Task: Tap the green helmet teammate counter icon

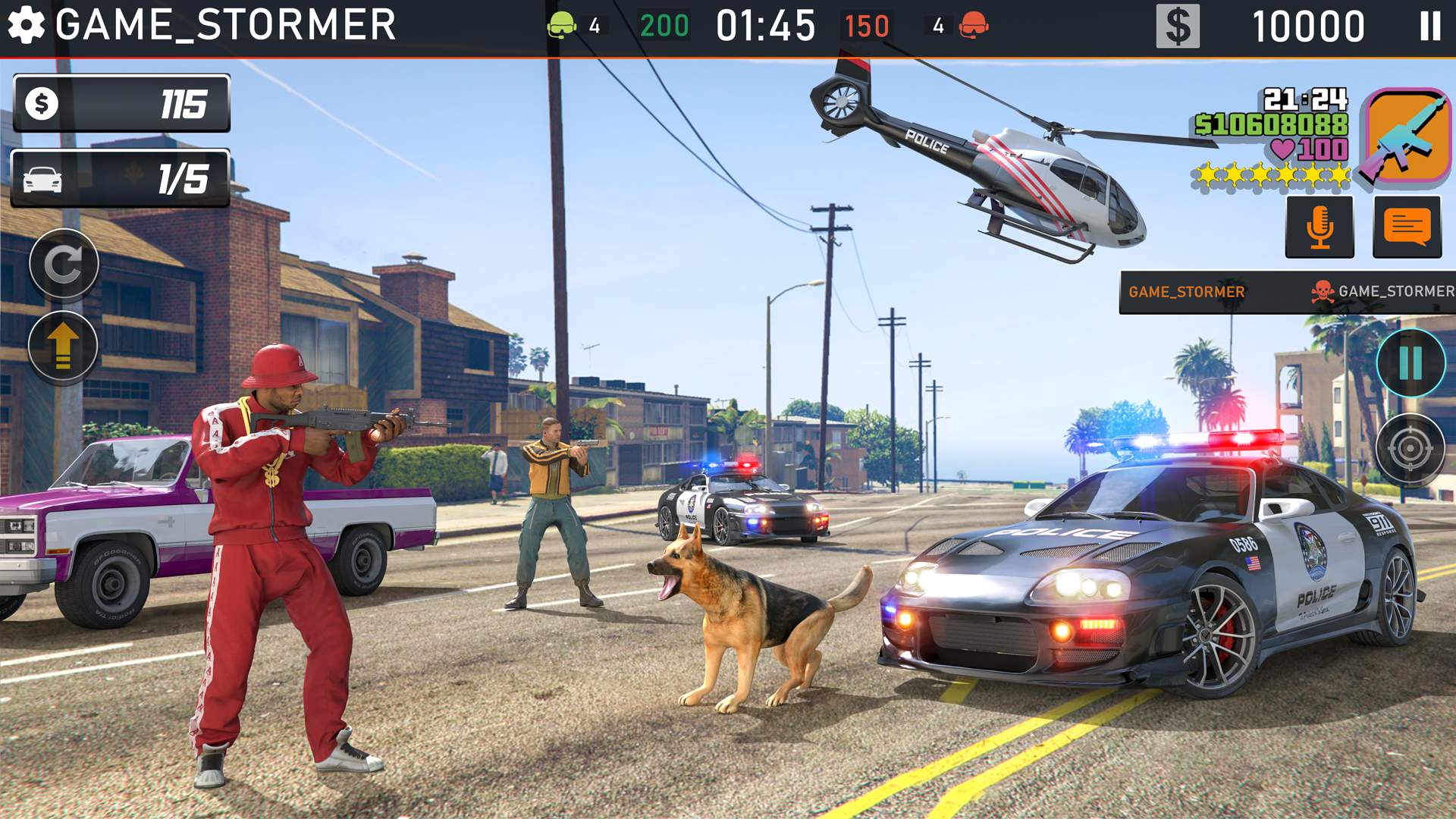Action: (x=563, y=24)
